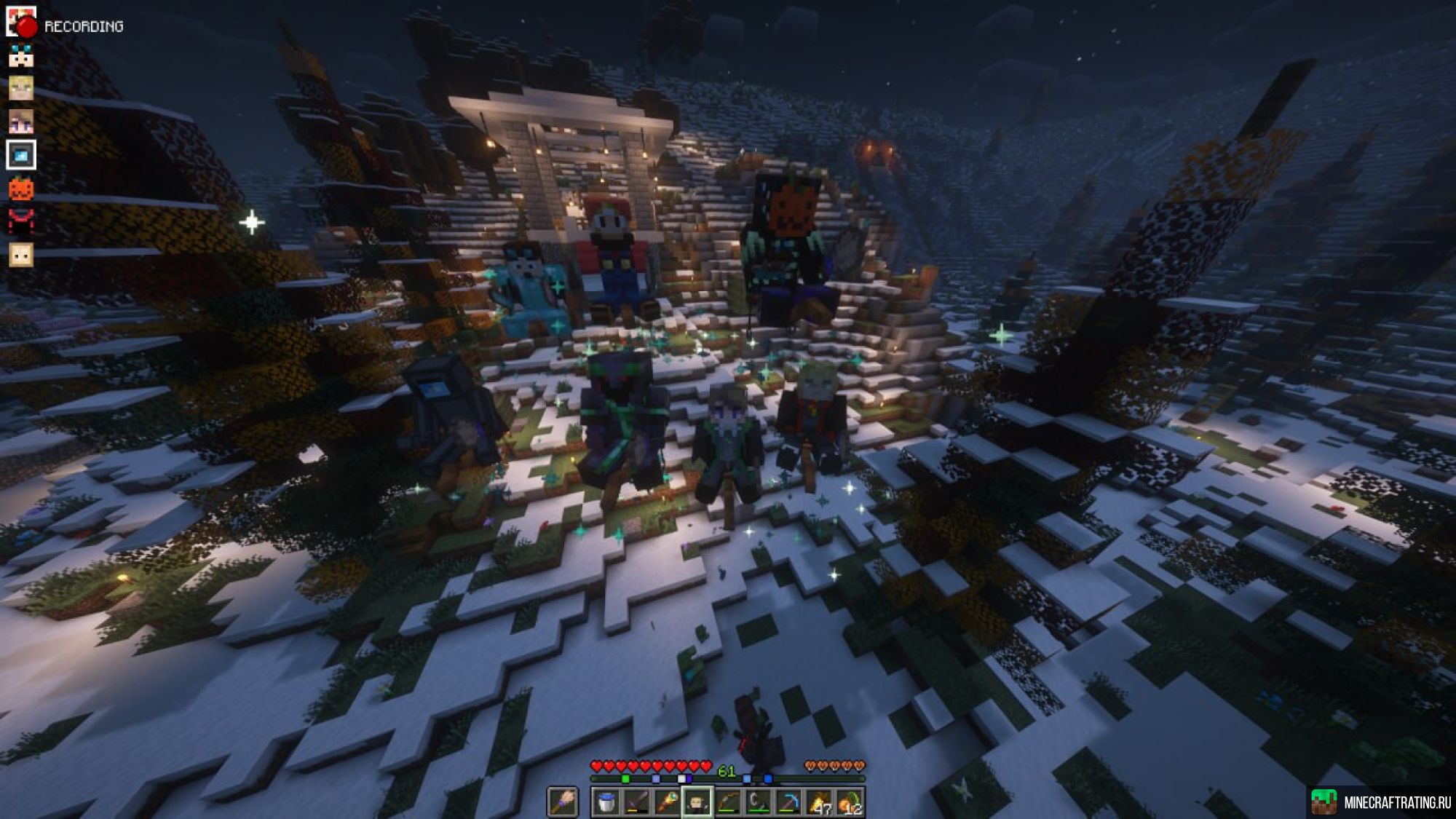Select the water bucket hotbar slot
Image resolution: width=1456 pixels, height=819 pixels.
click(x=606, y=802)
